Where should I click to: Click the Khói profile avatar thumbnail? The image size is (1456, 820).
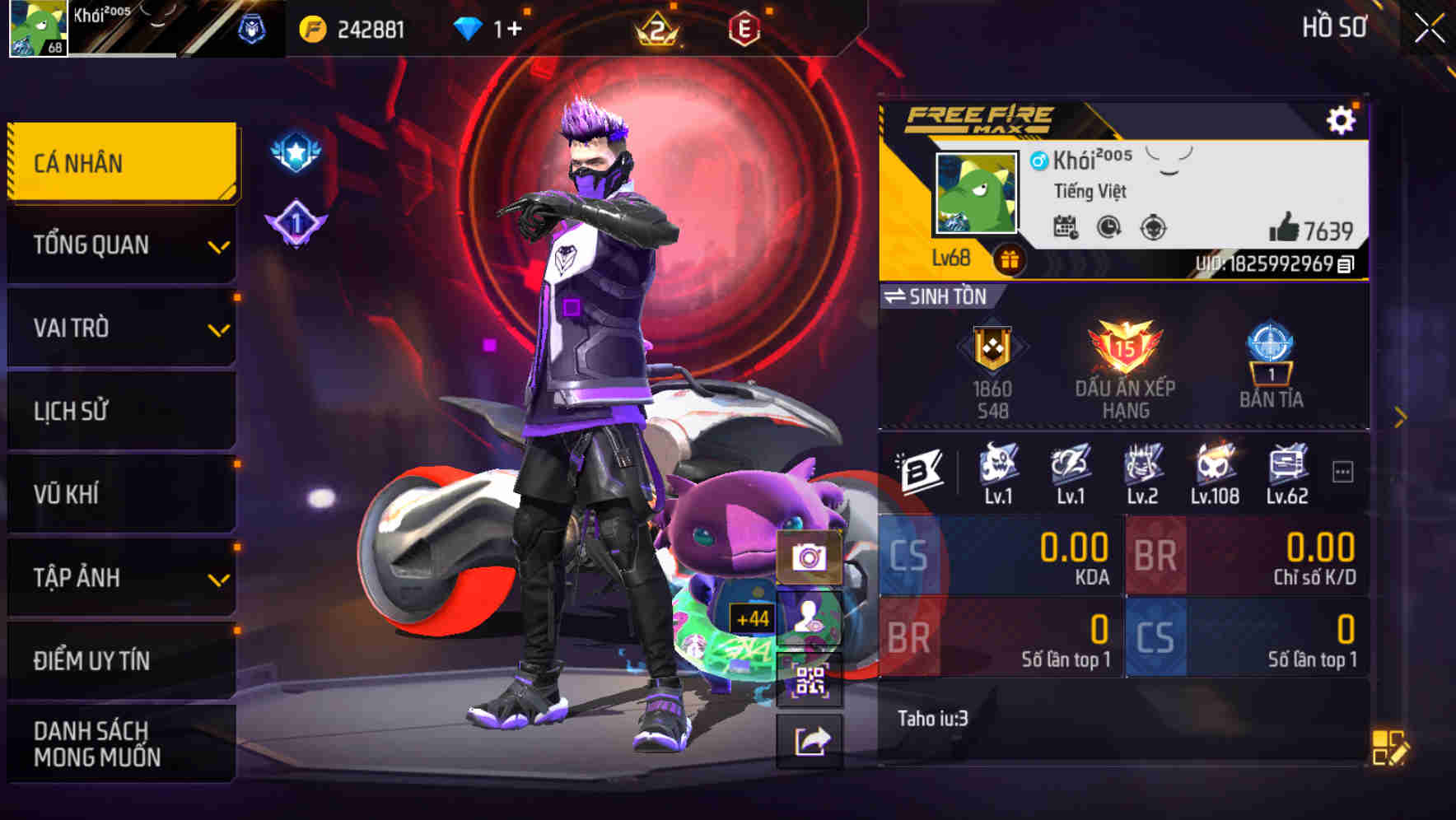[976, 191]
